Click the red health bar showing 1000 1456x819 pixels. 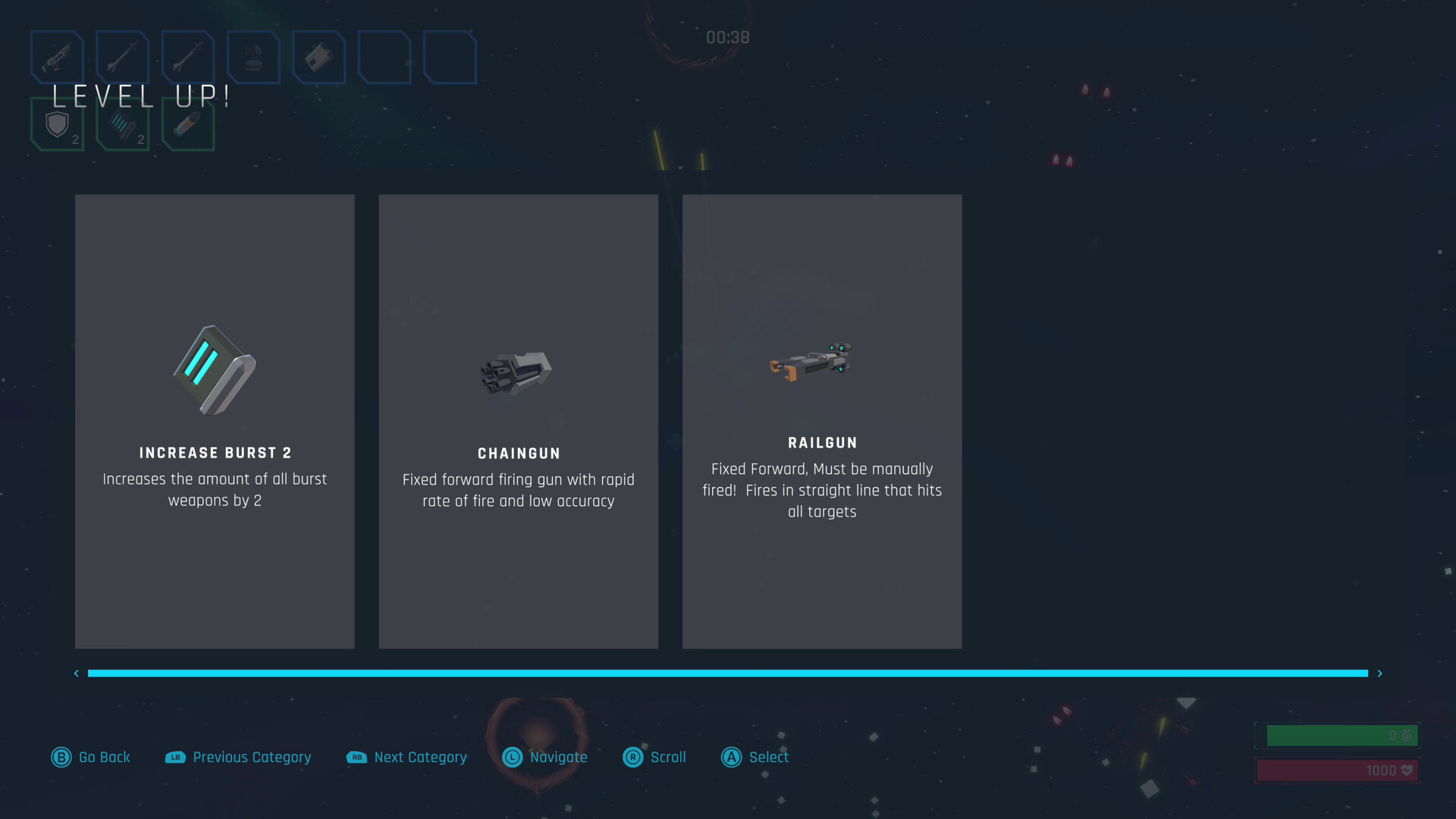(1337, 770)
